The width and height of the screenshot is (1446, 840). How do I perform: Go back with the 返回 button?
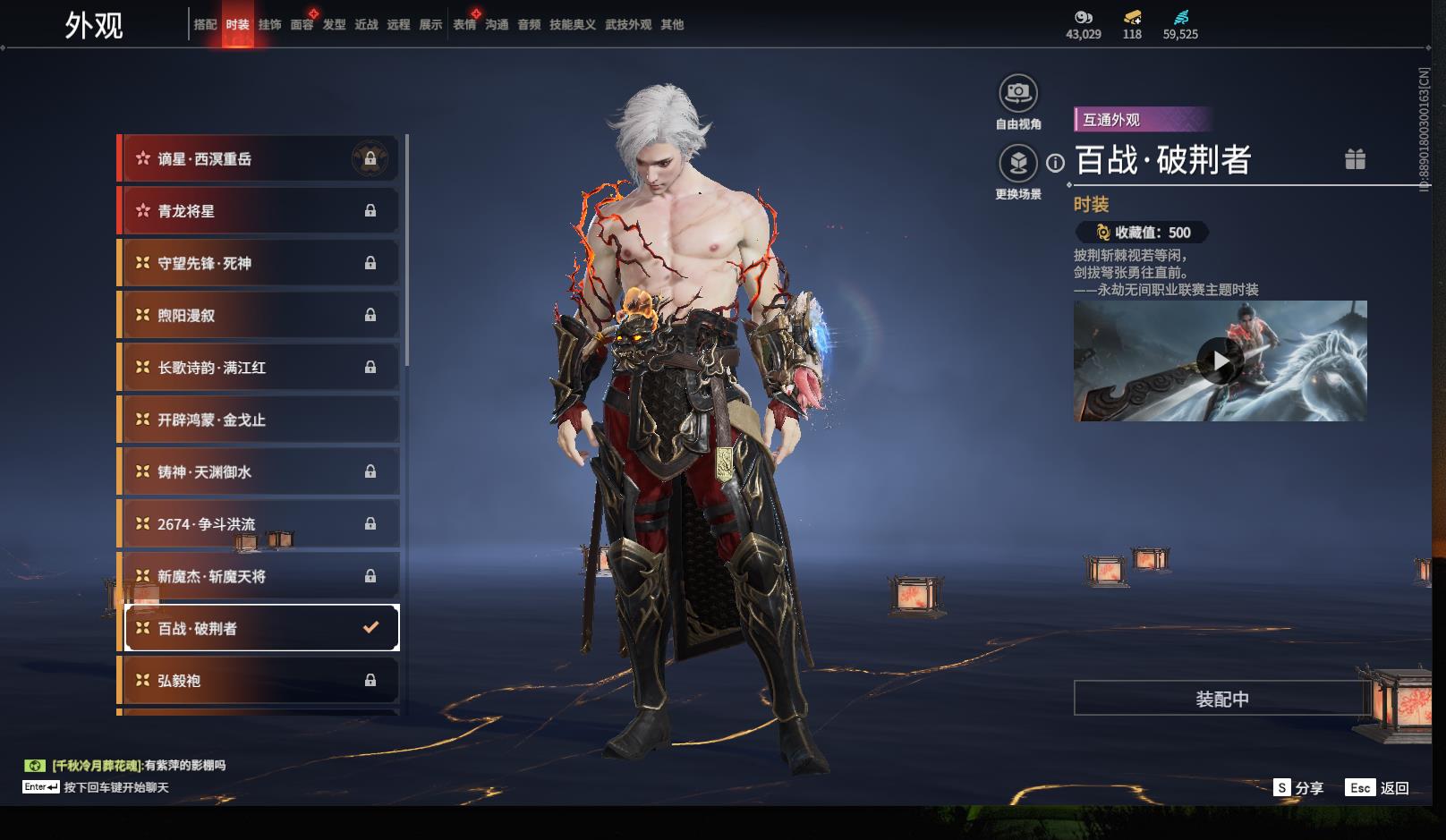point(1378,788)
